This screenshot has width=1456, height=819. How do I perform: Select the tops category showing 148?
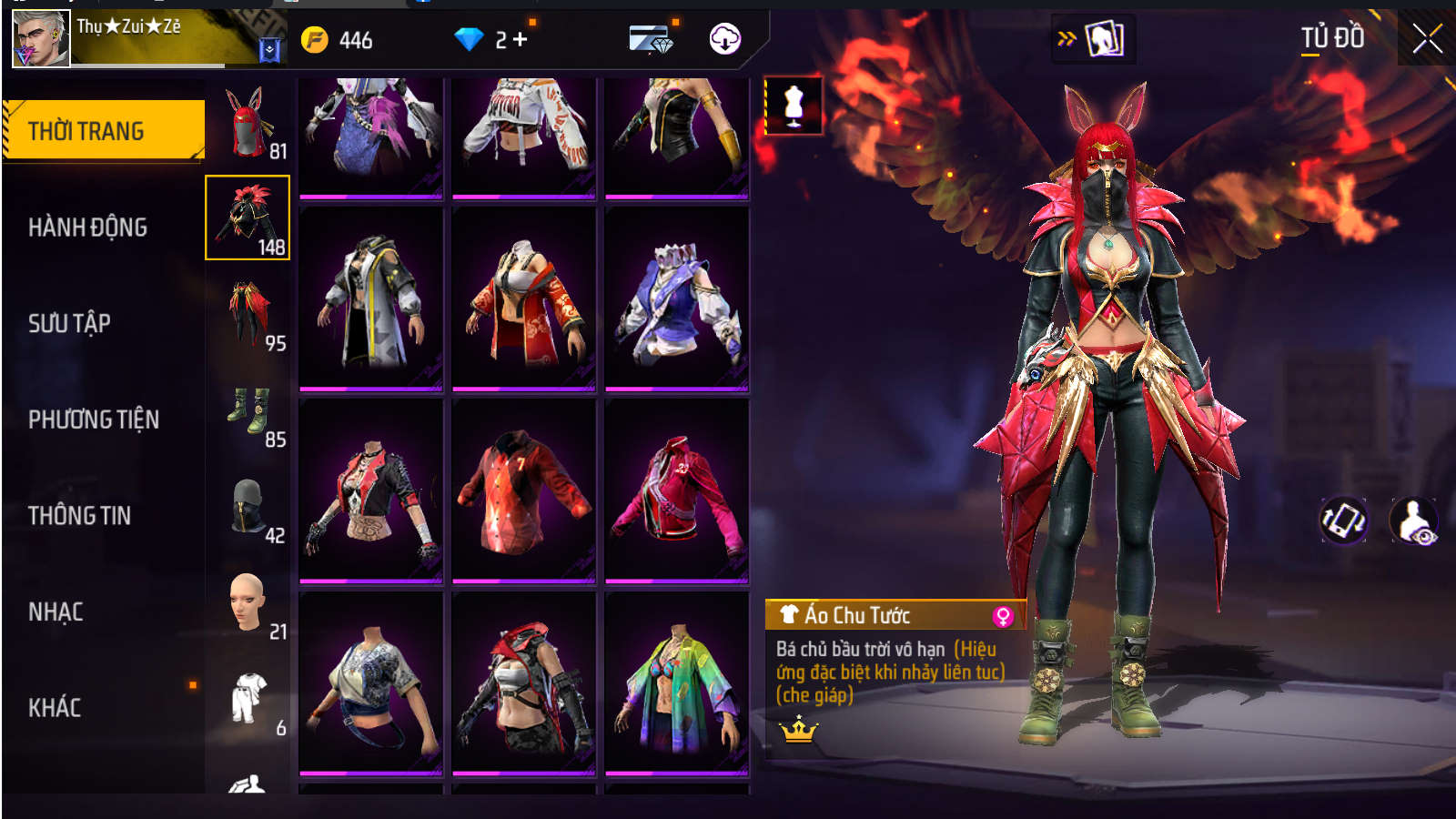tap(248, 217)
